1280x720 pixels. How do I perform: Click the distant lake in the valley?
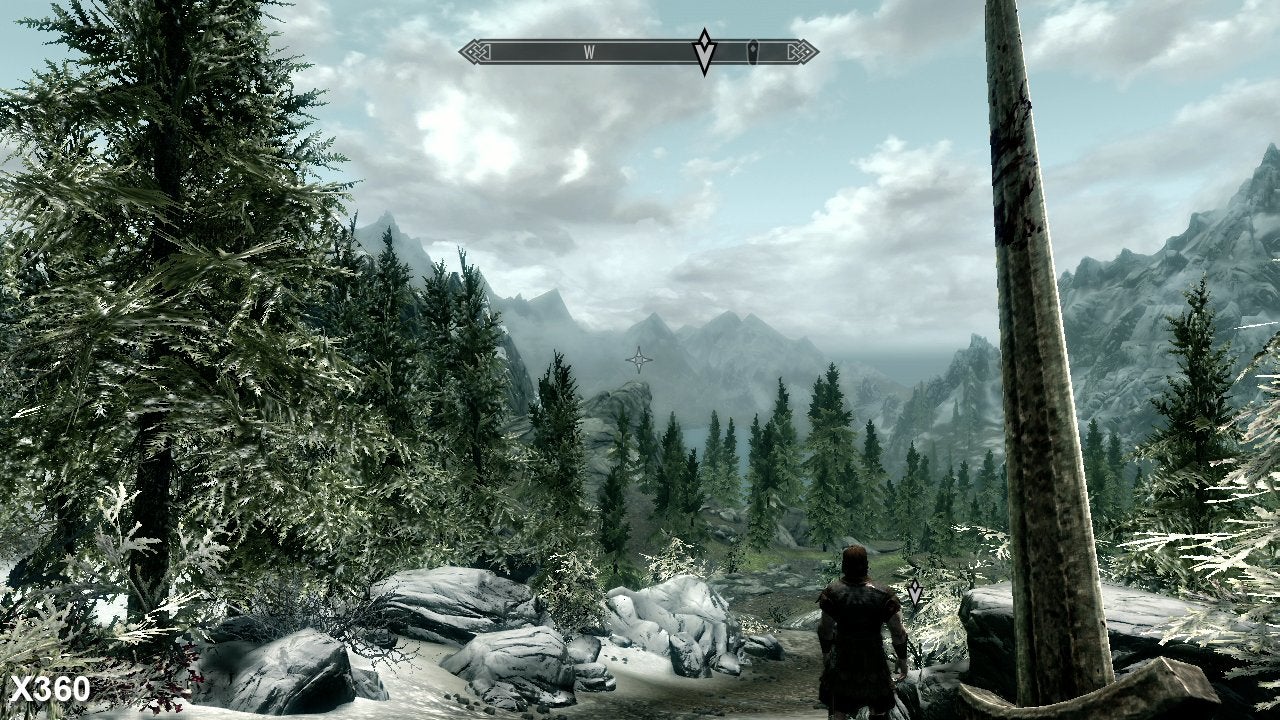coord(697,438)
